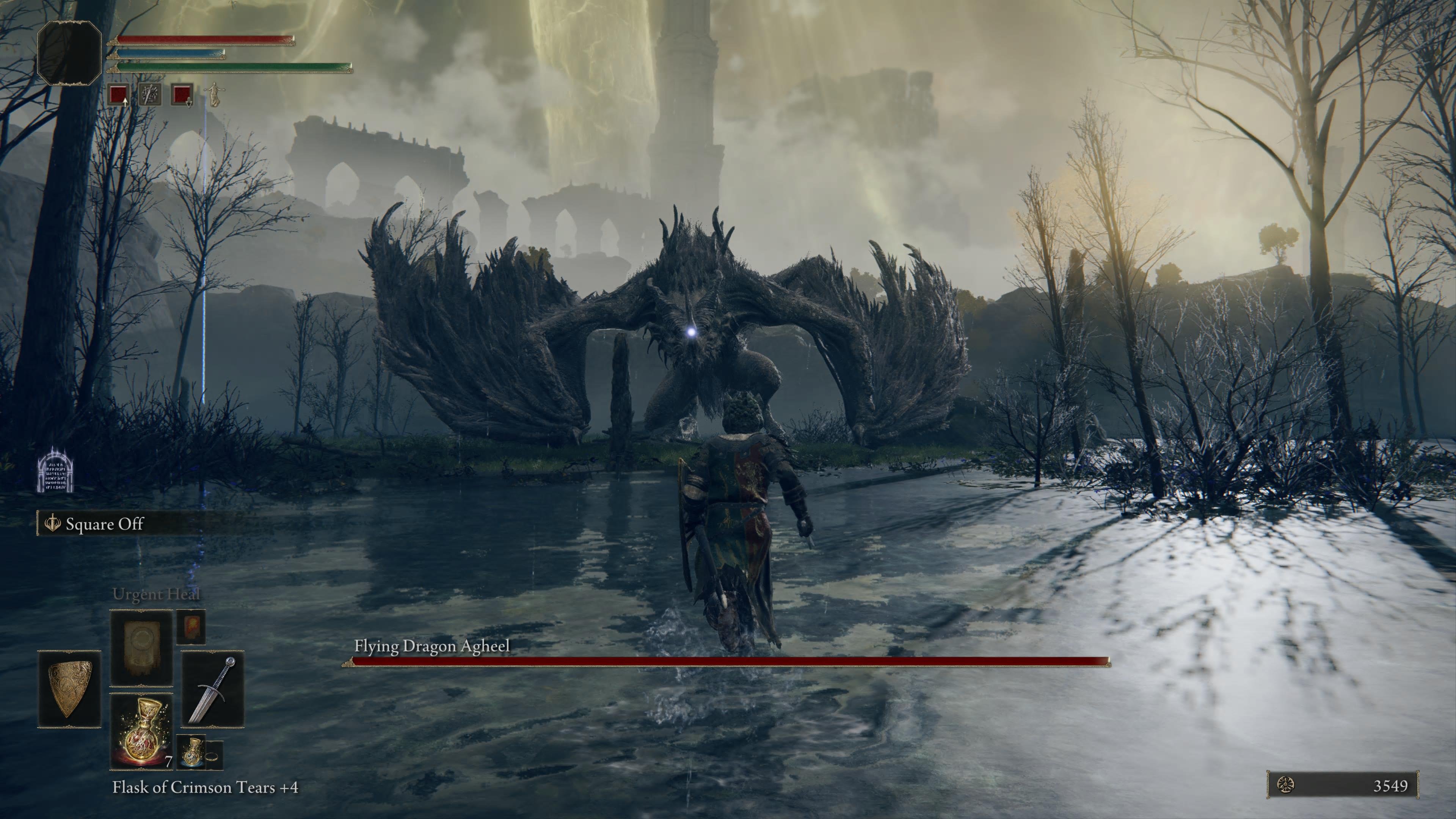Select the small flame spell slot
This screenshot has width=1456, height=819.
tap(190, 626)
